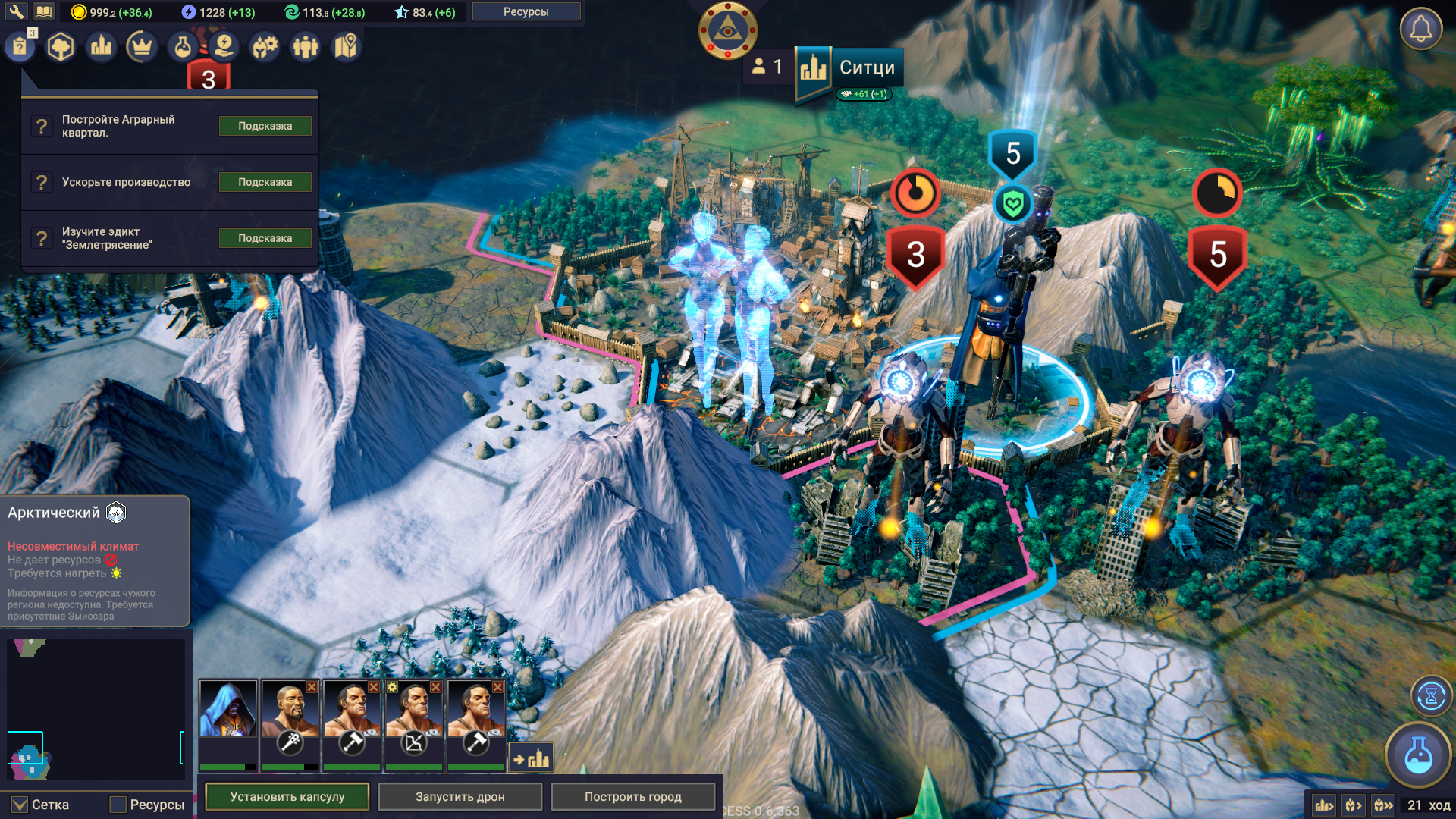Show hint for Ускорьте производство

pyautogui.click(x=265, y=182)
